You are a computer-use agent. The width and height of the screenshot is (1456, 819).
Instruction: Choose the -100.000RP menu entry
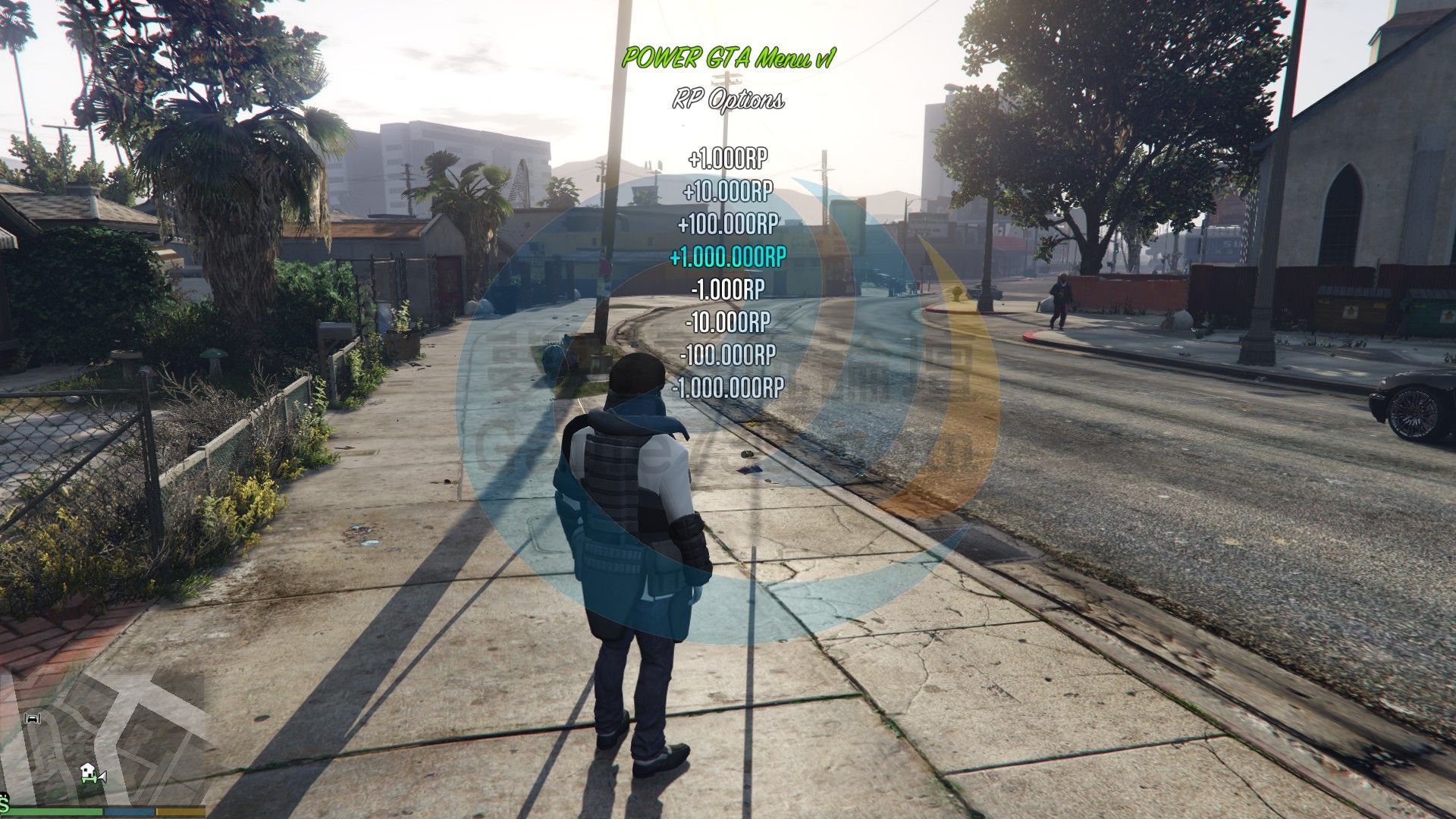(727, 354)
